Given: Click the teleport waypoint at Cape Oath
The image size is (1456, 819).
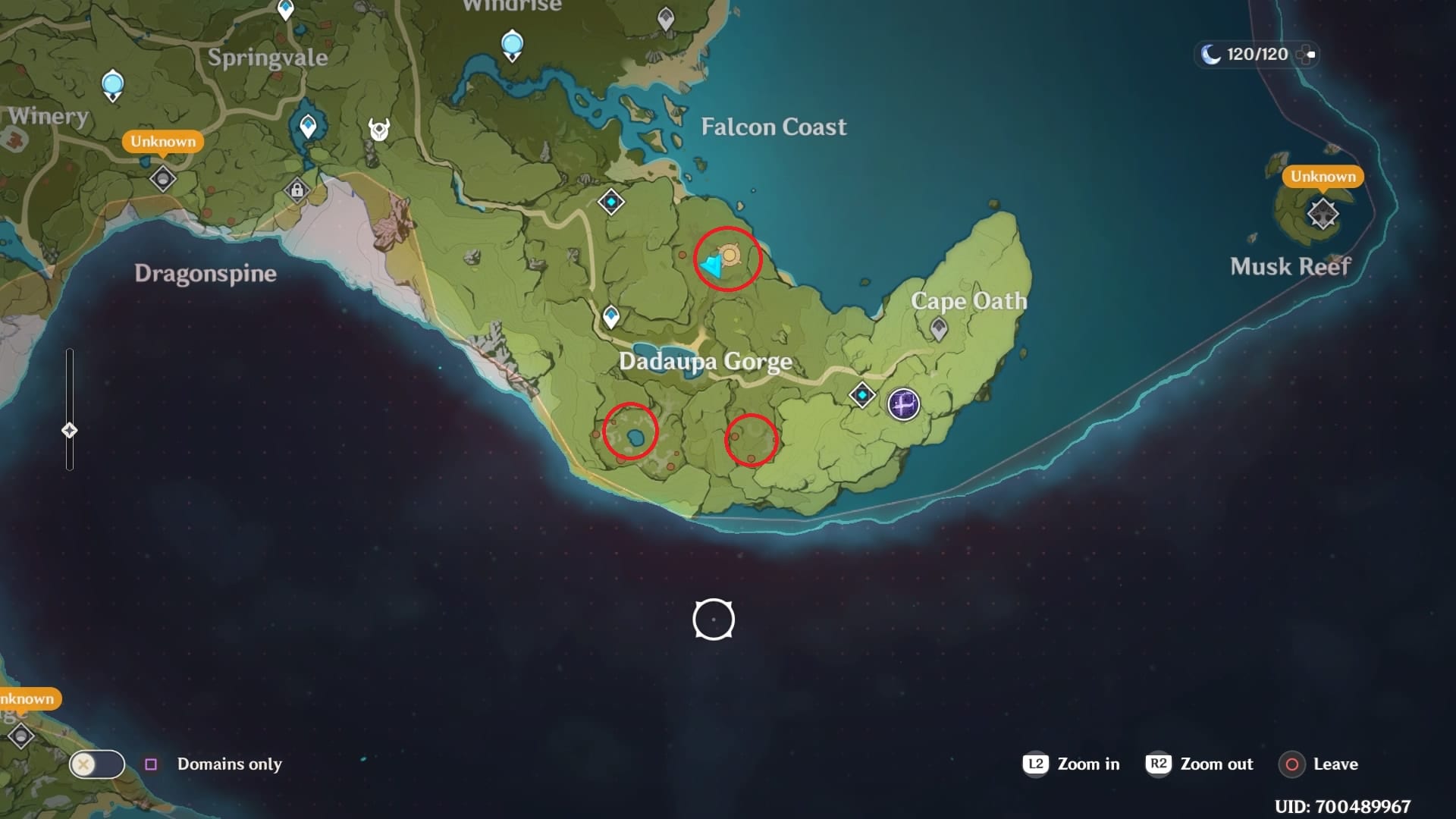Looking at the screenshot, I should (x=938, y=327).
